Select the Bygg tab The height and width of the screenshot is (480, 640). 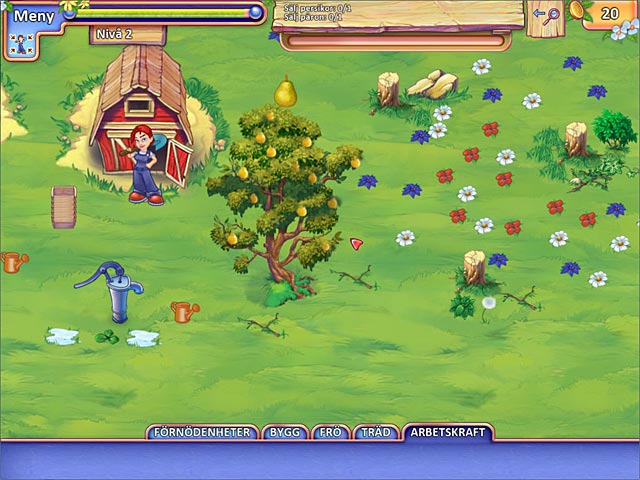(x=284, y=433)
